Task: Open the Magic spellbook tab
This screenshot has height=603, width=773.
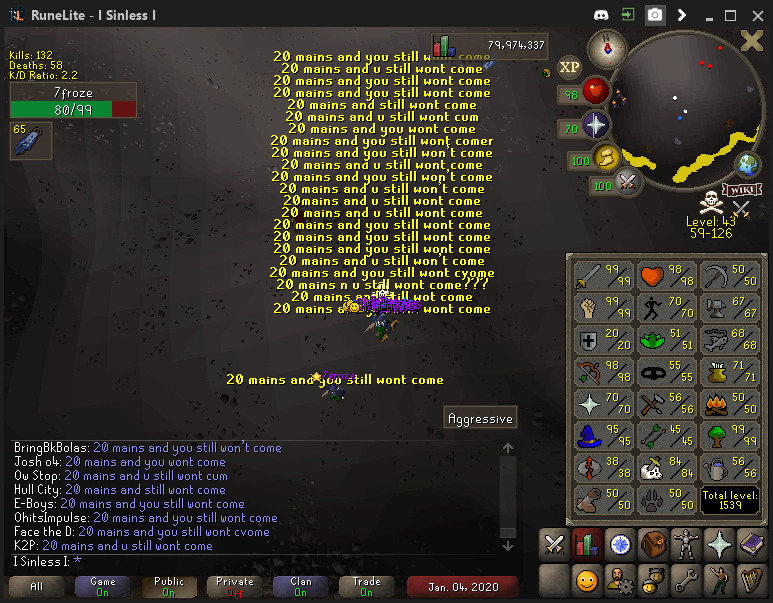Action: [751, 545]
